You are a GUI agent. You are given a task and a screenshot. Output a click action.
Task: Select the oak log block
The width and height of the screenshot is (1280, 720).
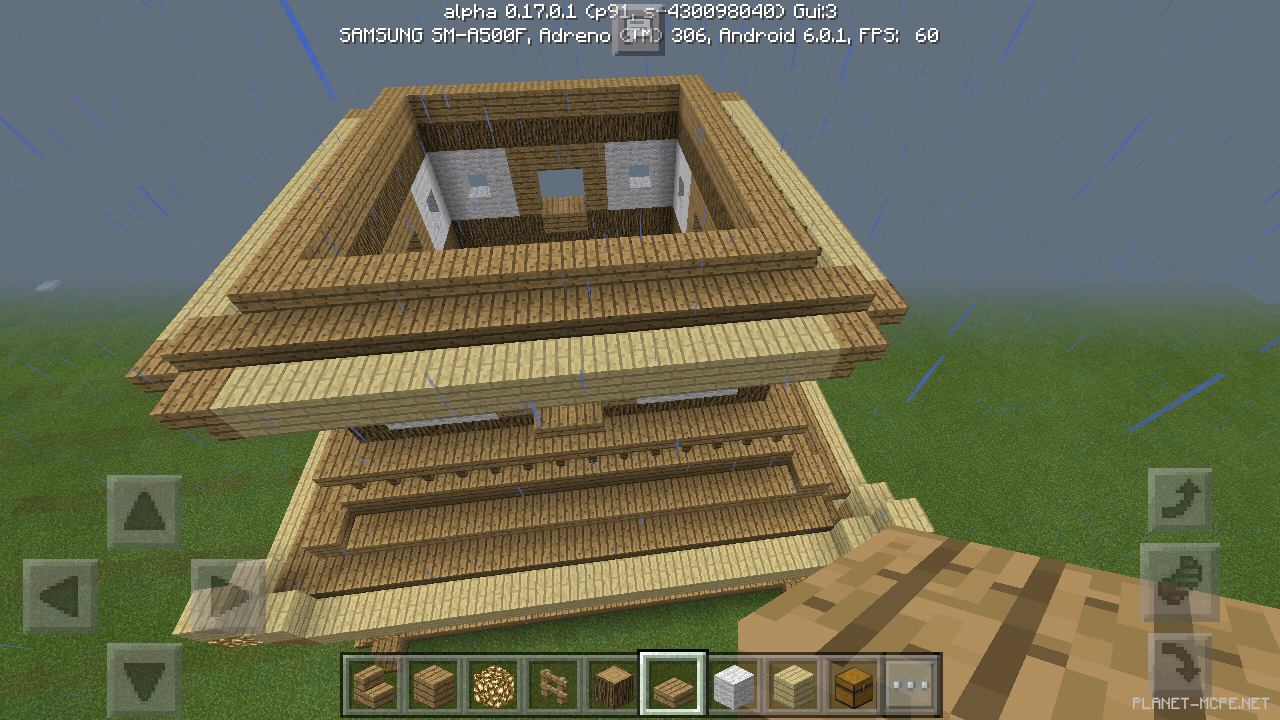(612, 686)
